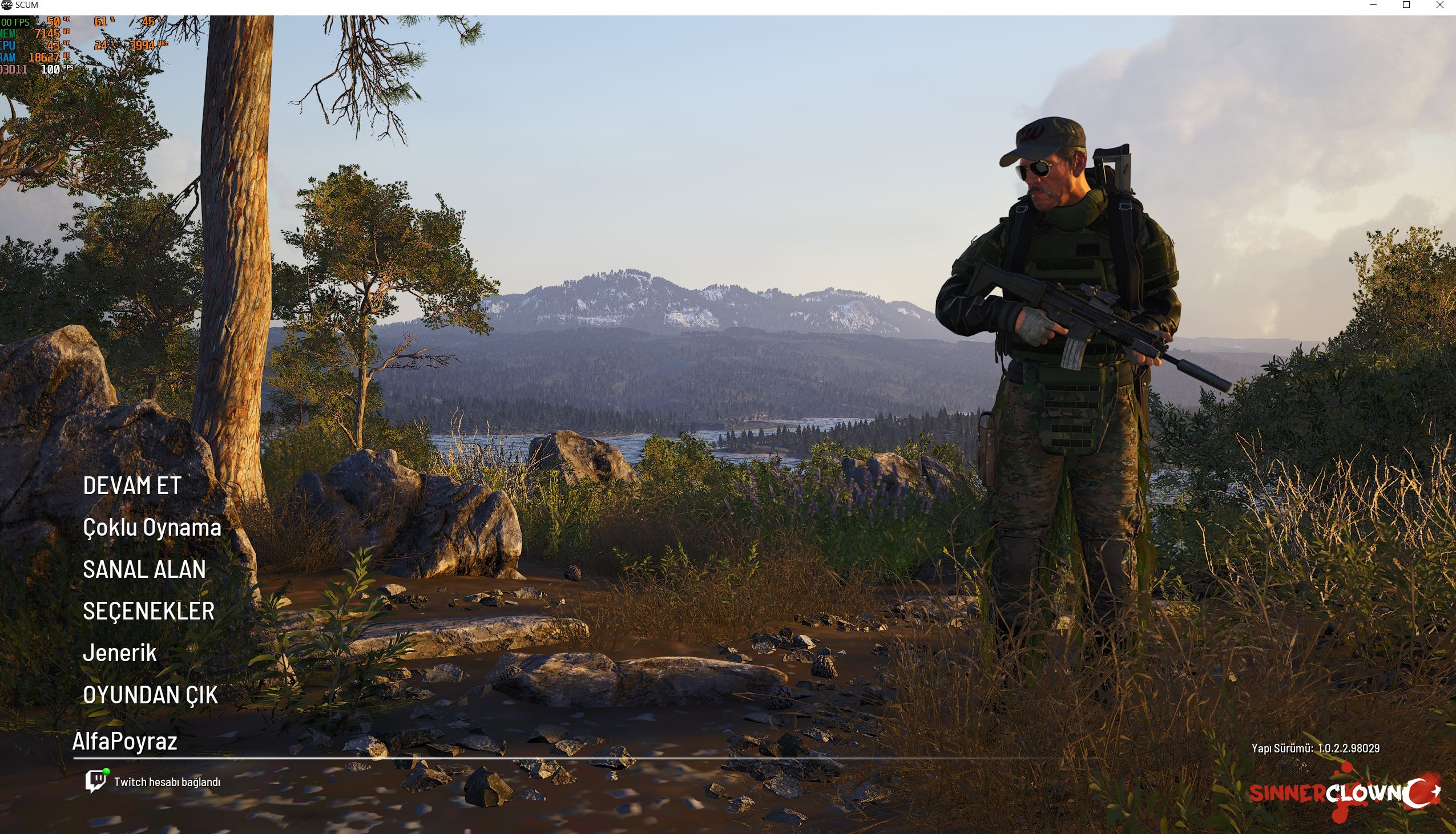Click the AlfaPoyraz profile name

(124, 741)
